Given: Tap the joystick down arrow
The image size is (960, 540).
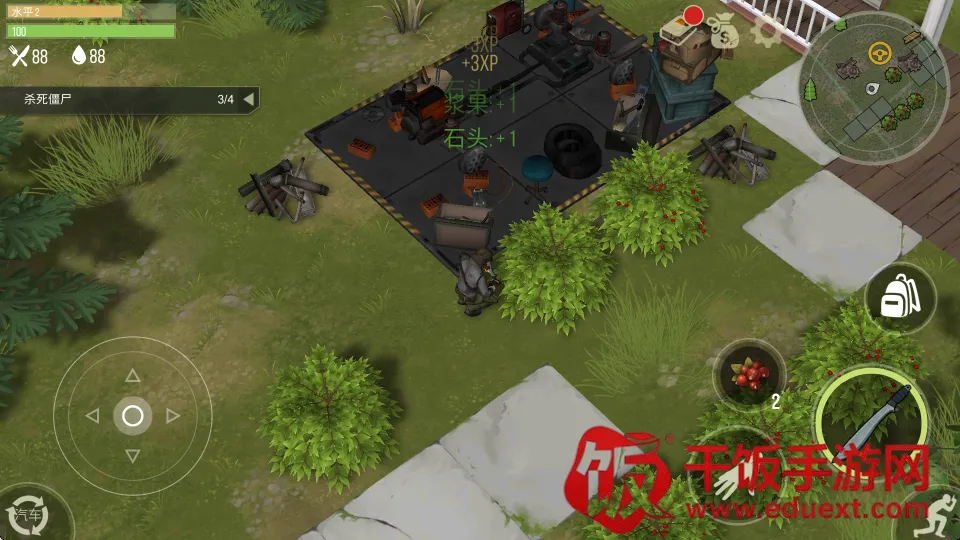Looking at the screenshot, I should [x=132, y=455].
